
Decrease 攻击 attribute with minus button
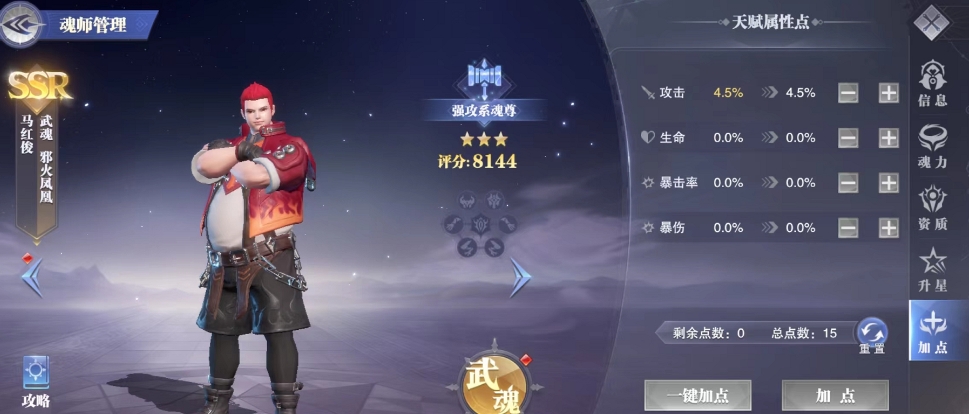click(848, 93)
